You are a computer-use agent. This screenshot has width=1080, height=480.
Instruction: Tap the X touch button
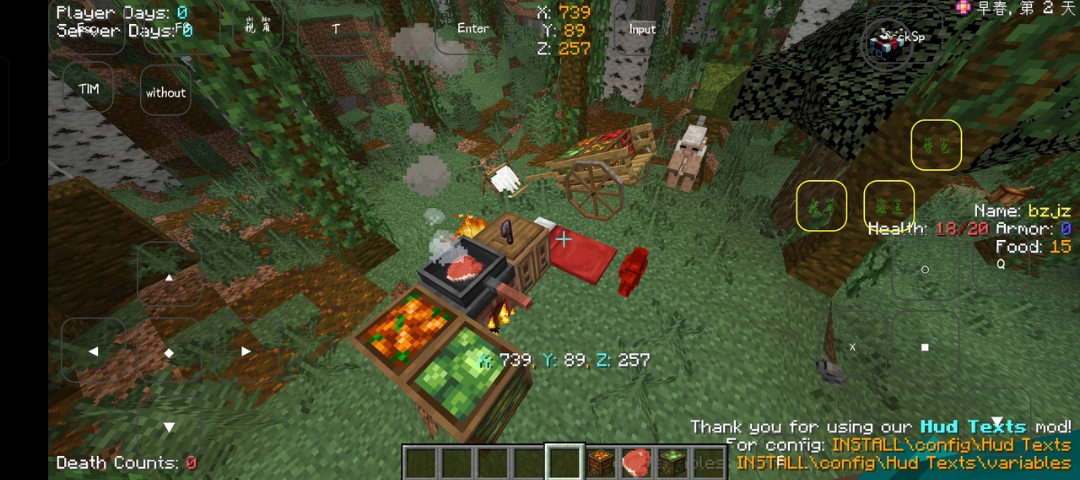[x=853, y=347]
